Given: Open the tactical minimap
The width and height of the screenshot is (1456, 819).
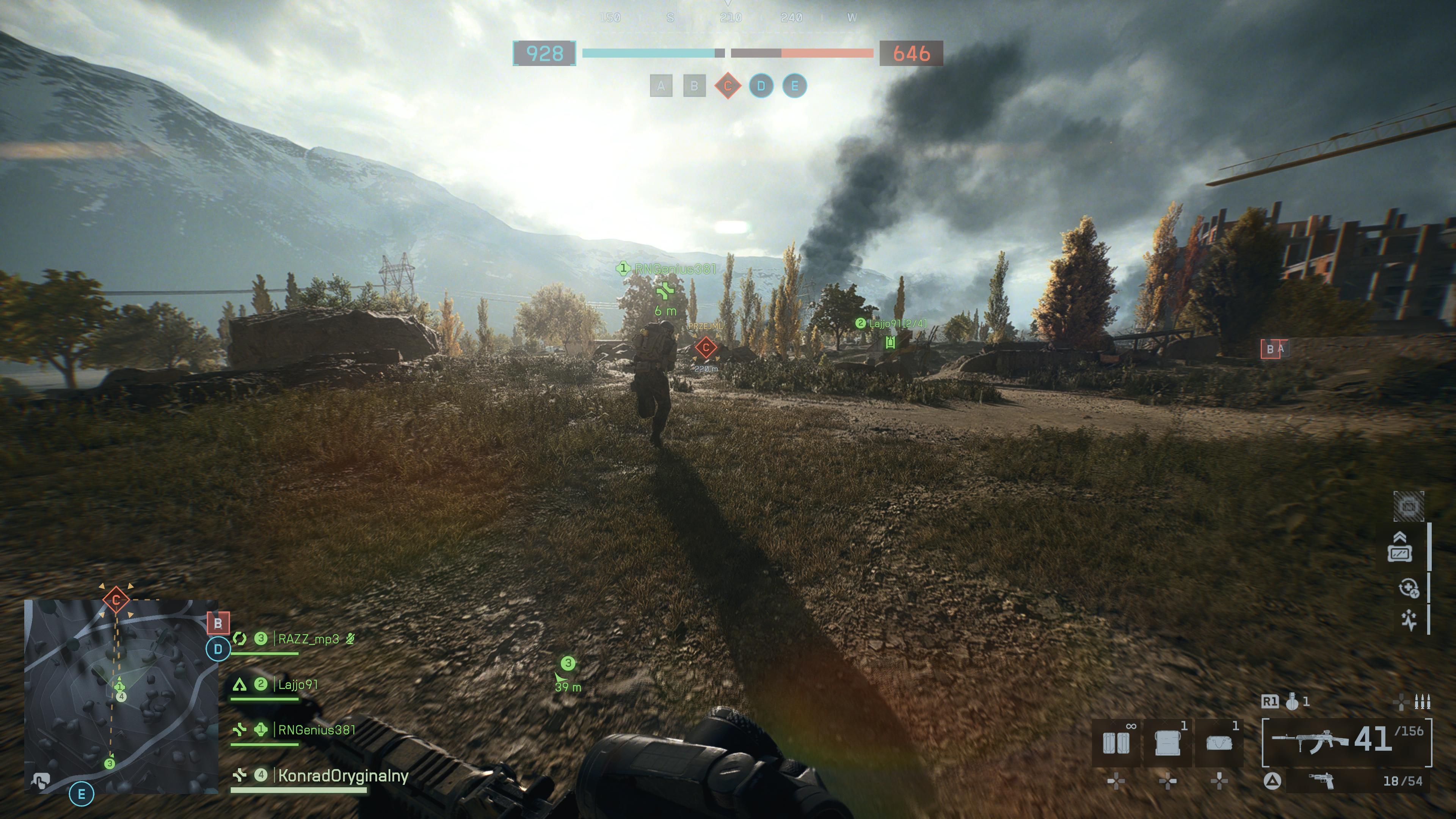Looking at the screenshot, I should click(121, 697).
